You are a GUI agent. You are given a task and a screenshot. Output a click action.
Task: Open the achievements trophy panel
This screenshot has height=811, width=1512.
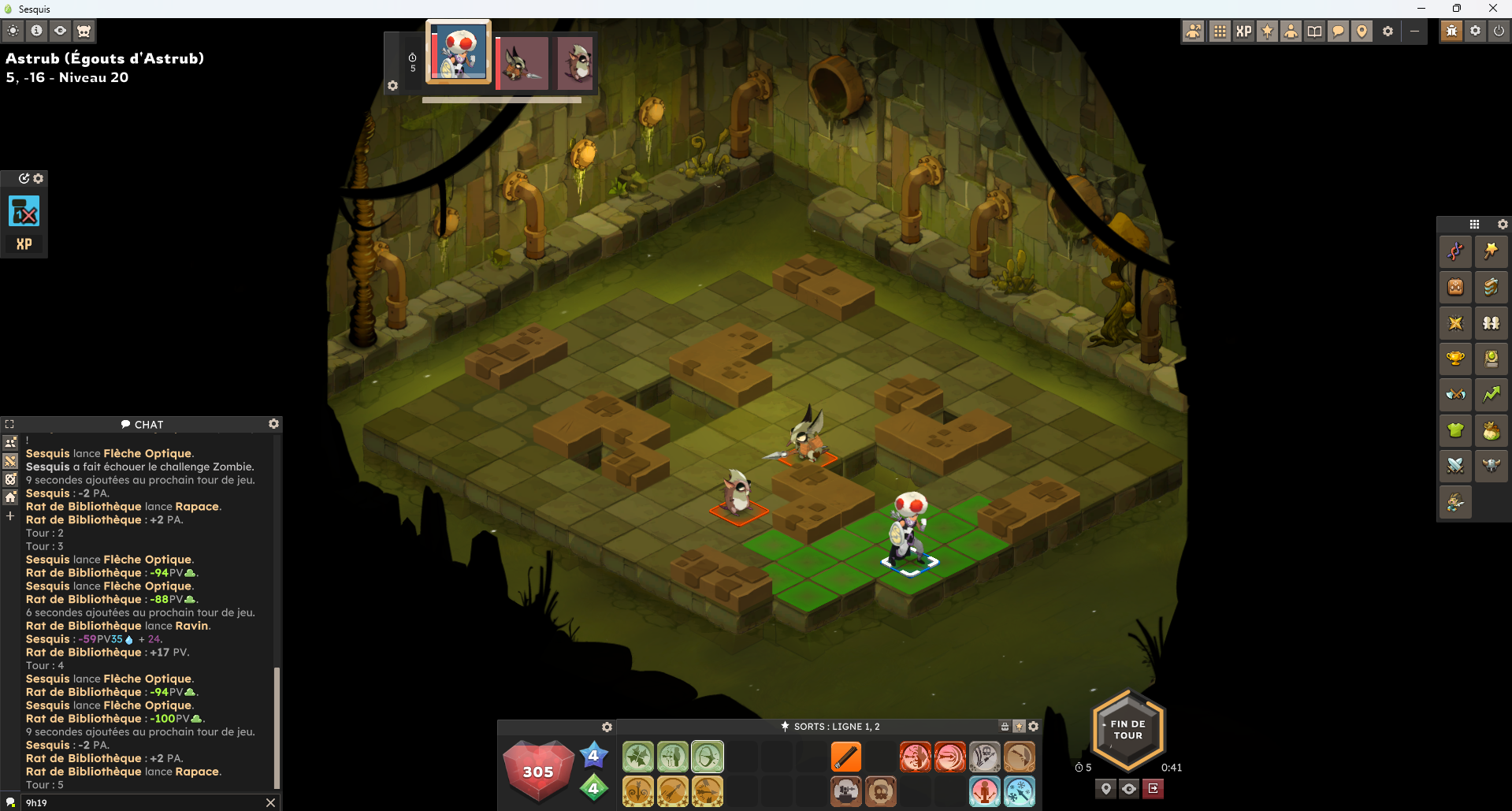(1455, 359)
